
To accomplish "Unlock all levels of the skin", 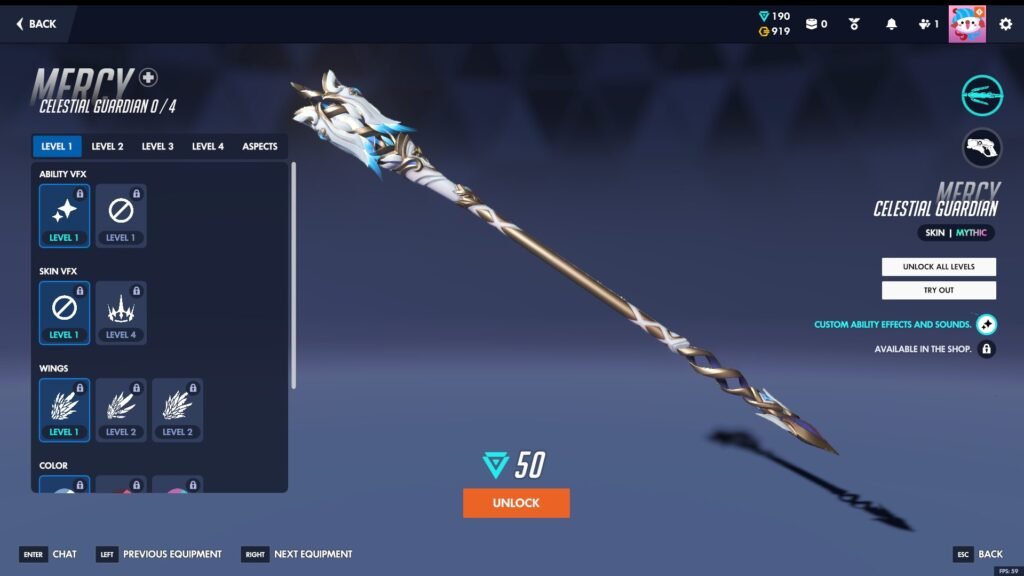I will click(938, 267).
